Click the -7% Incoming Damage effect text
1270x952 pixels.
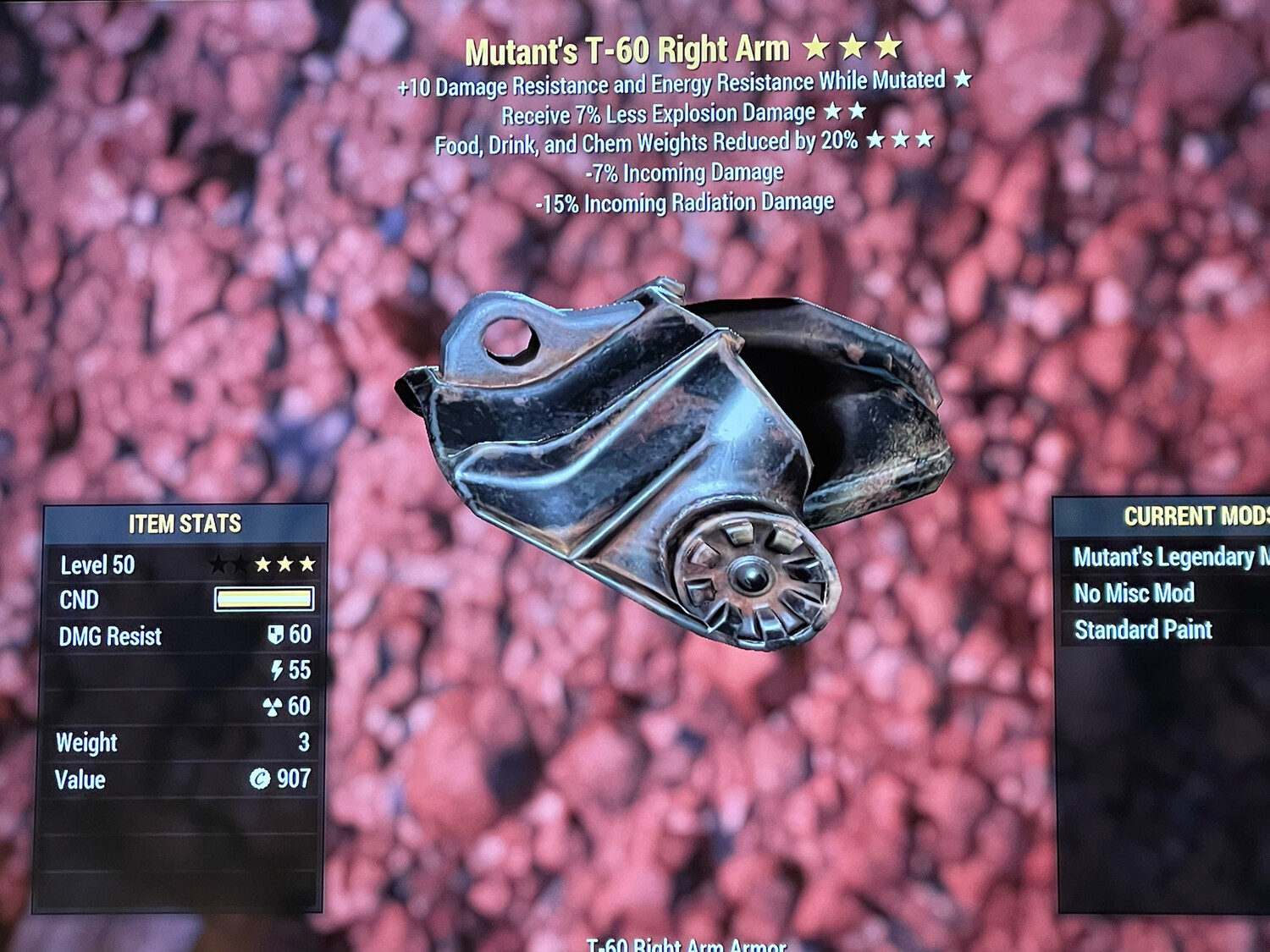(686, 172)
